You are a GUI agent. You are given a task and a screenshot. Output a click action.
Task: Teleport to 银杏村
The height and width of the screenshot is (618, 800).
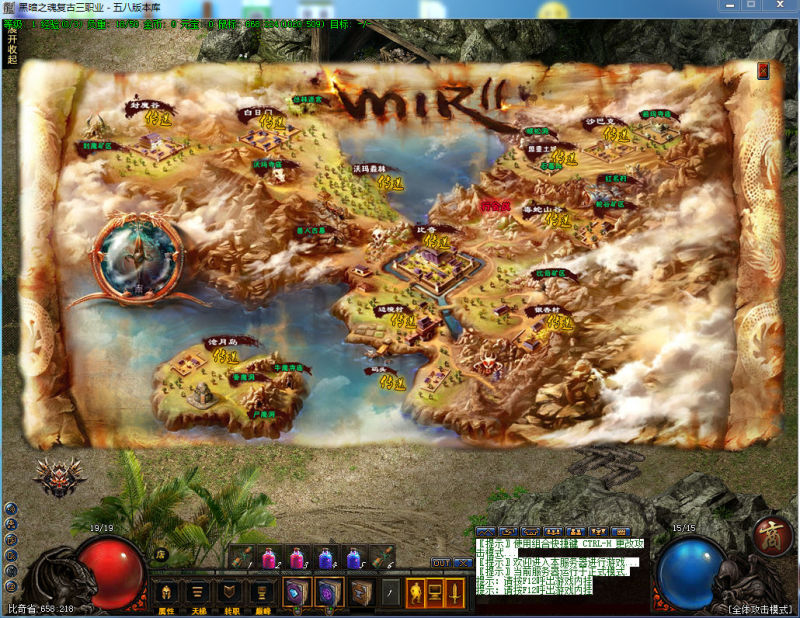[x=559, y=322]
